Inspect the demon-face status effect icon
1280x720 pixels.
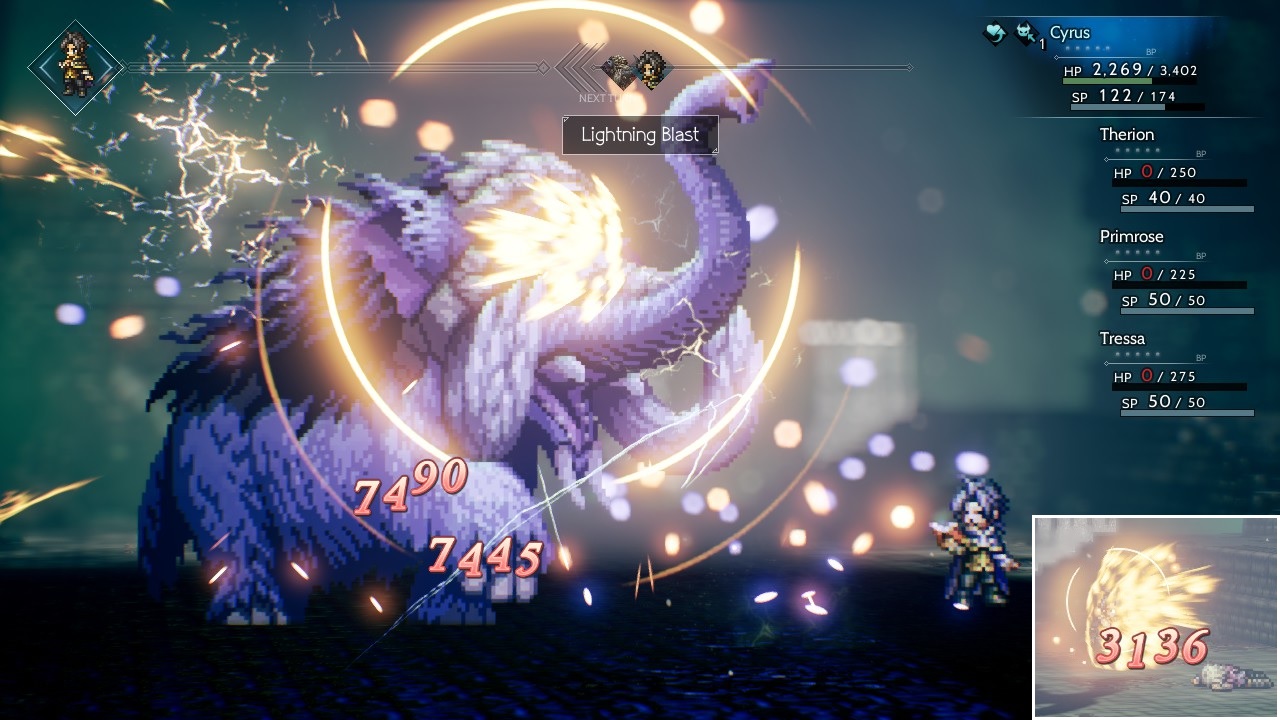(x=1025, y=34)
